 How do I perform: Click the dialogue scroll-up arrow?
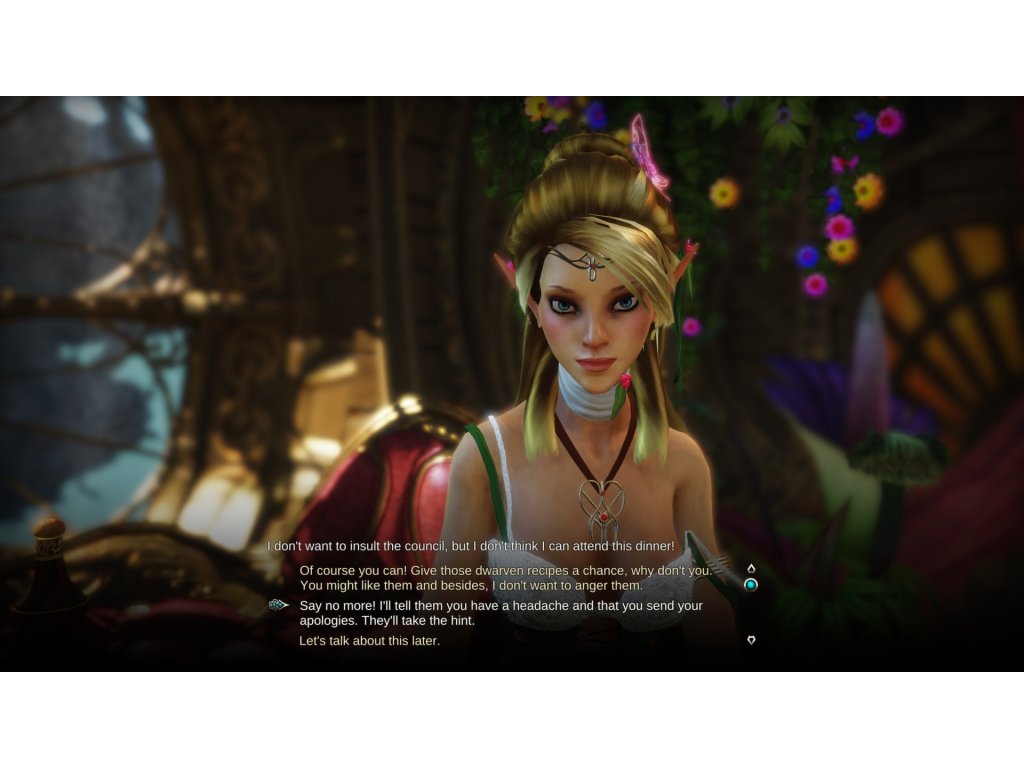(x=751, y=568)
